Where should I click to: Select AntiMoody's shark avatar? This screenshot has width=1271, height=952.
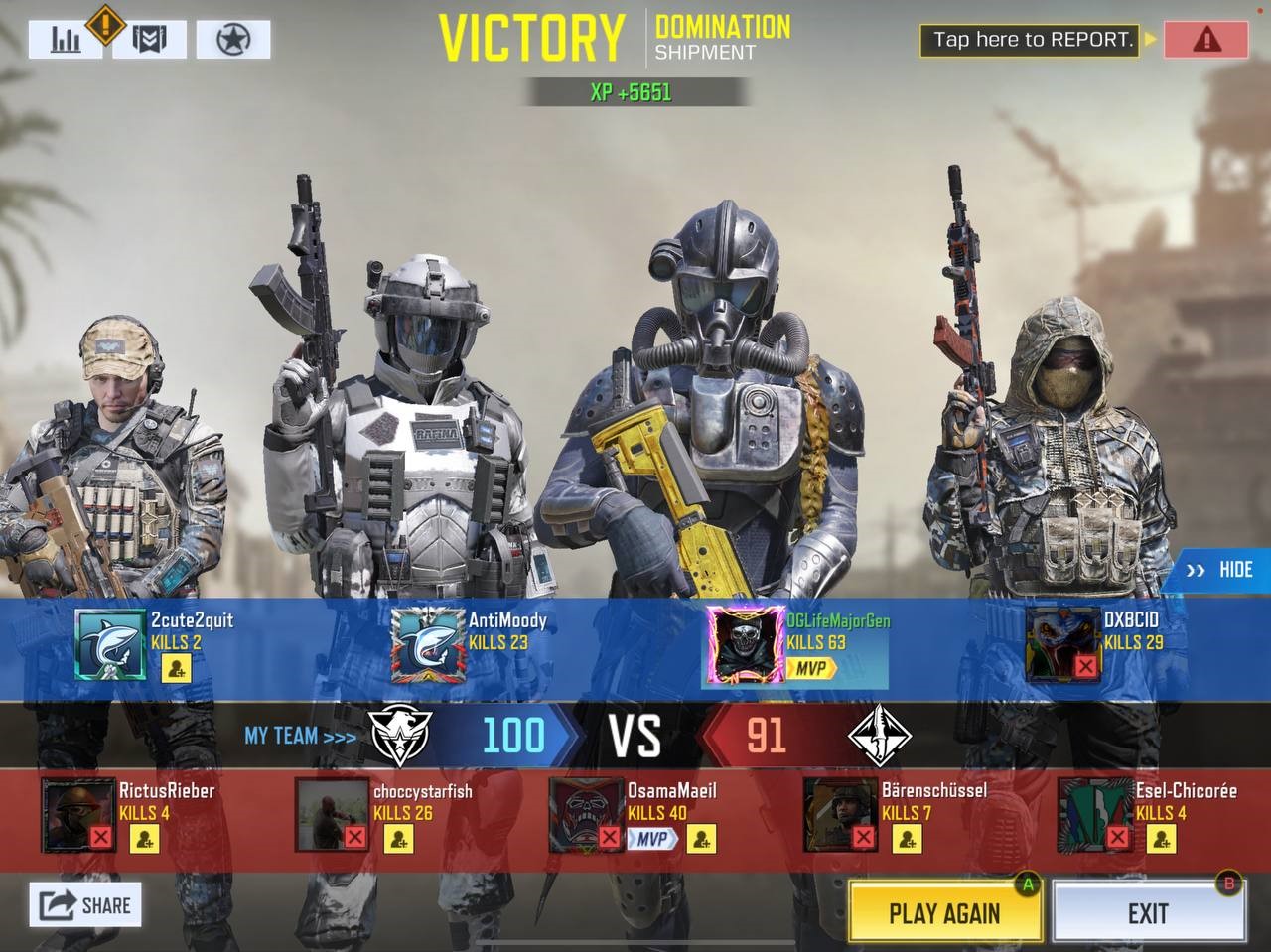pos(427,644)
